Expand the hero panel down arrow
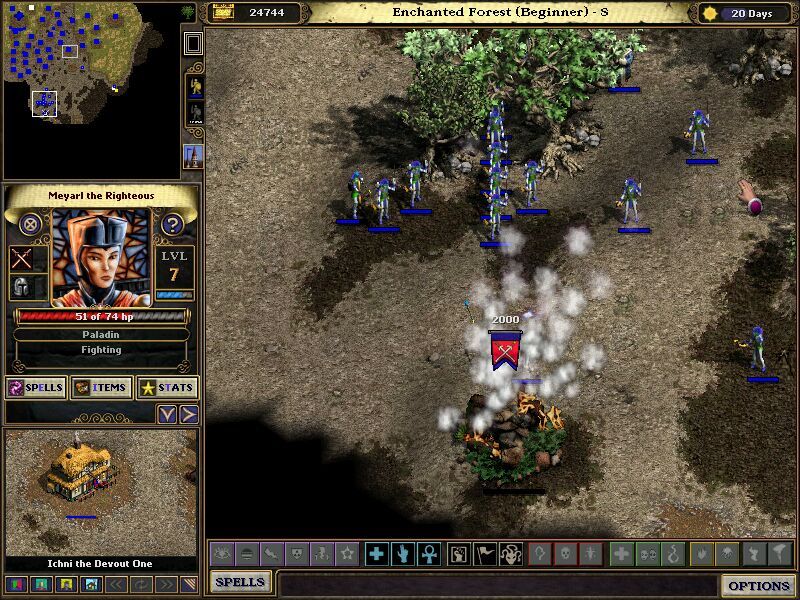 coord(167,414)
